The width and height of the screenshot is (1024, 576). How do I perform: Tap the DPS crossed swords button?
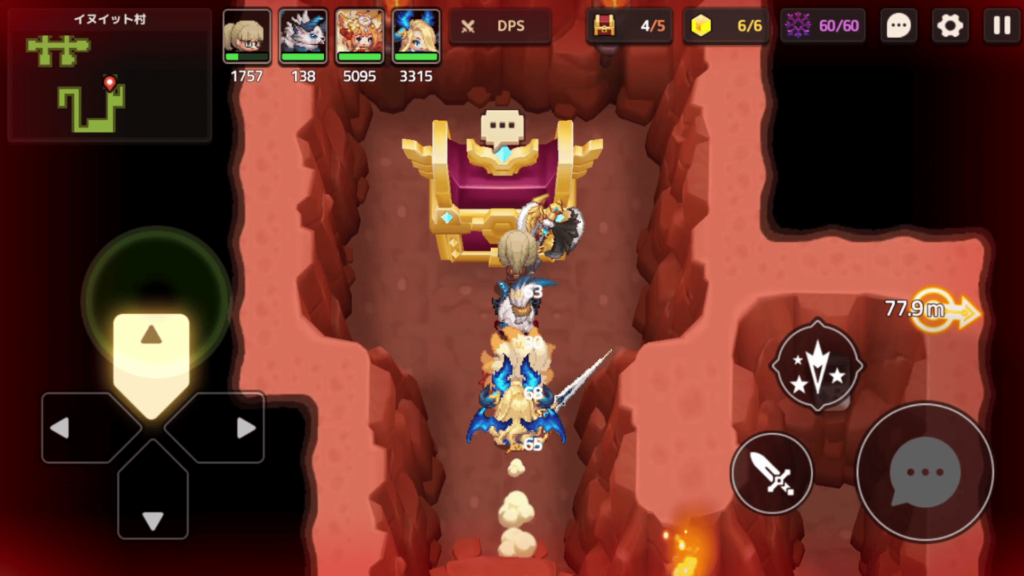pyautogui.click(x=500, y=26)
